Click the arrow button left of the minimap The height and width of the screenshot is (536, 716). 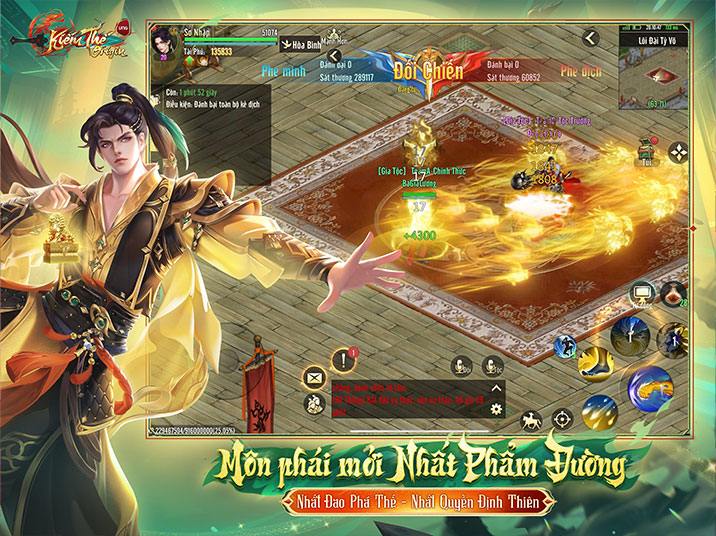590,38
